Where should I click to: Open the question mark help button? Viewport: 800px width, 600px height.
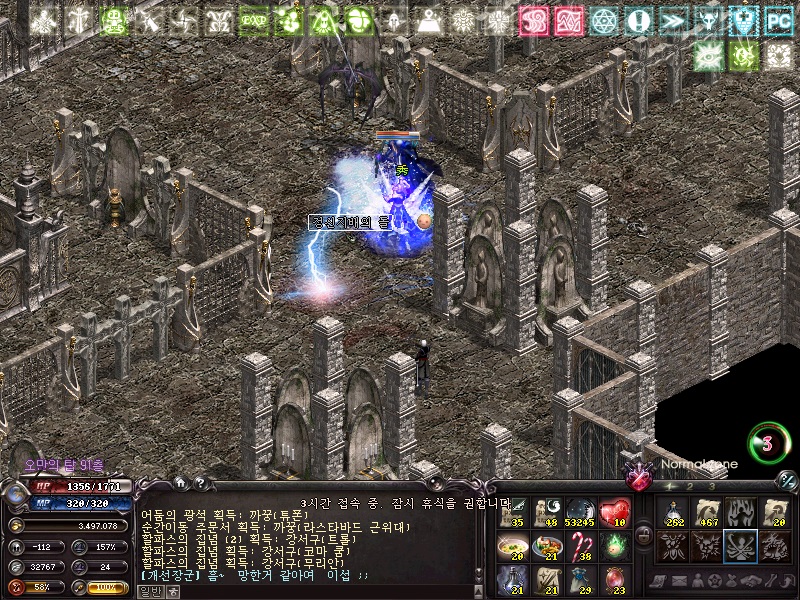(199, 482)
